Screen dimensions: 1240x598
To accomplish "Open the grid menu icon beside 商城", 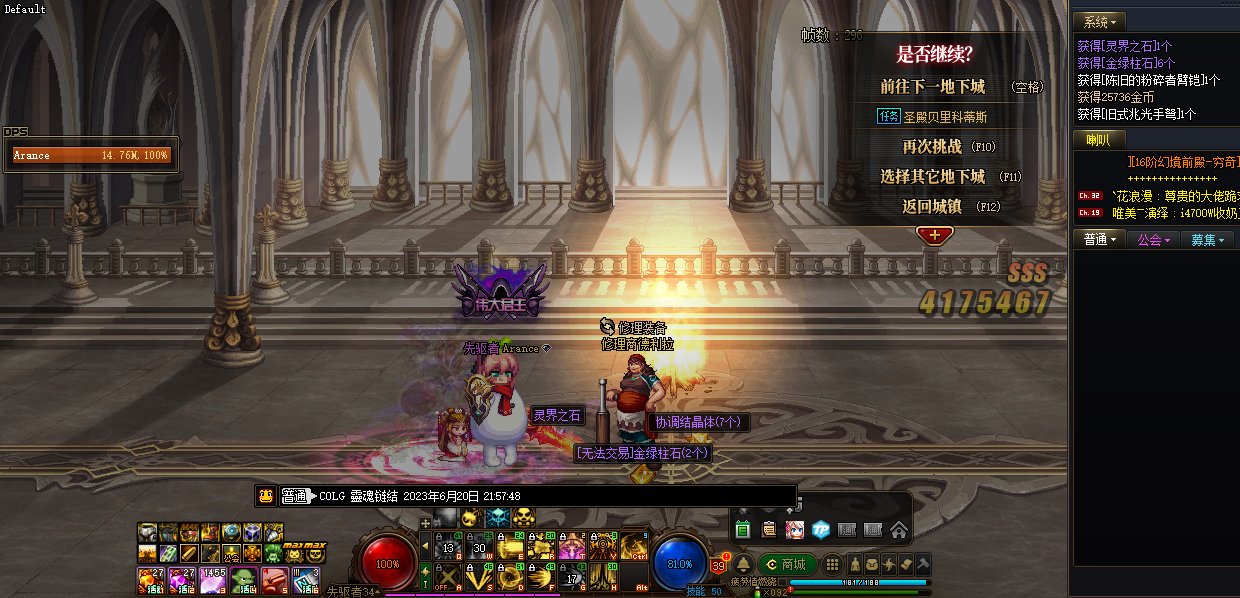I will coord(831,564).
